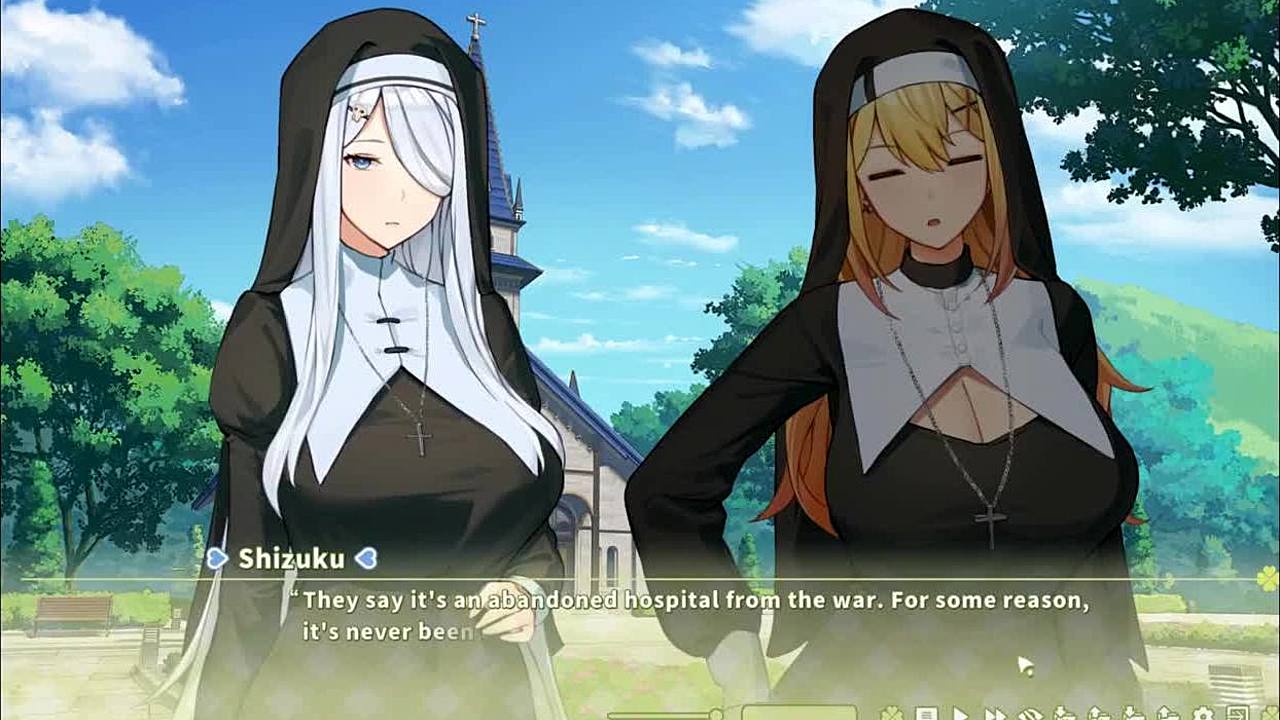This screenshot has width=1280, height=720.
Task: Hide the dialogue window with eye icon
Action: 1031,714
